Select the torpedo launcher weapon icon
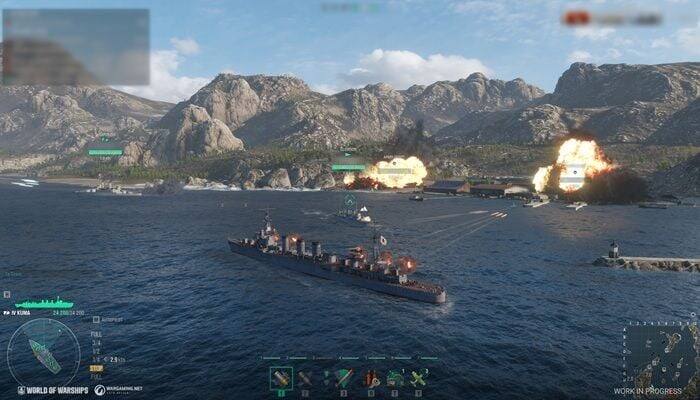The image size is (700, 400). (343, 378)
